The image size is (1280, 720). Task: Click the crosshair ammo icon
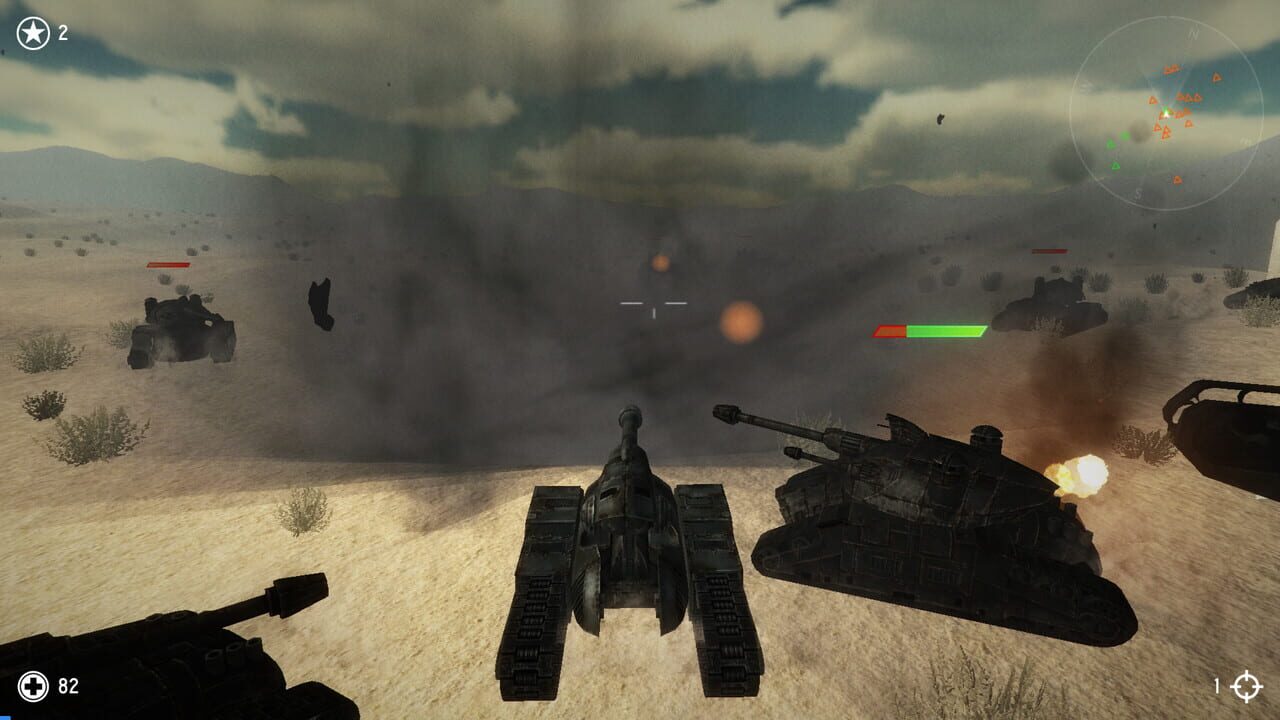click(1248, 688)
